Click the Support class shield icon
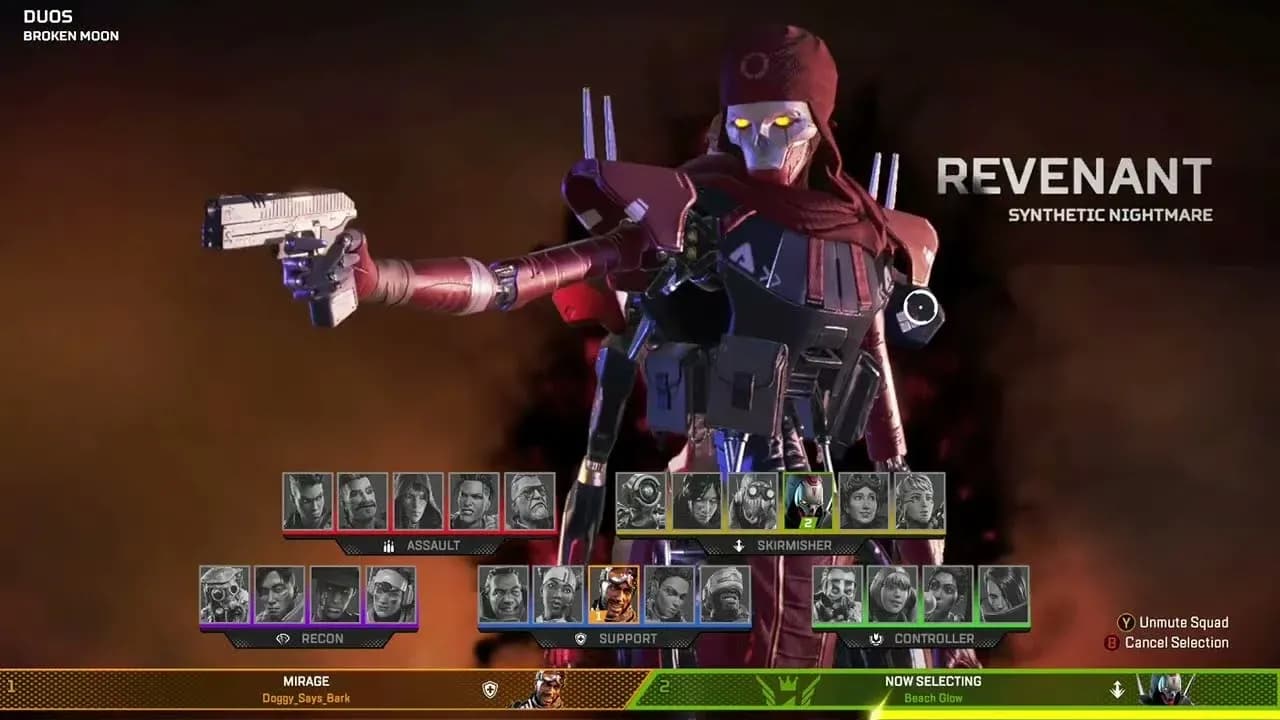1280x720 pixels. tap(581, 638)
